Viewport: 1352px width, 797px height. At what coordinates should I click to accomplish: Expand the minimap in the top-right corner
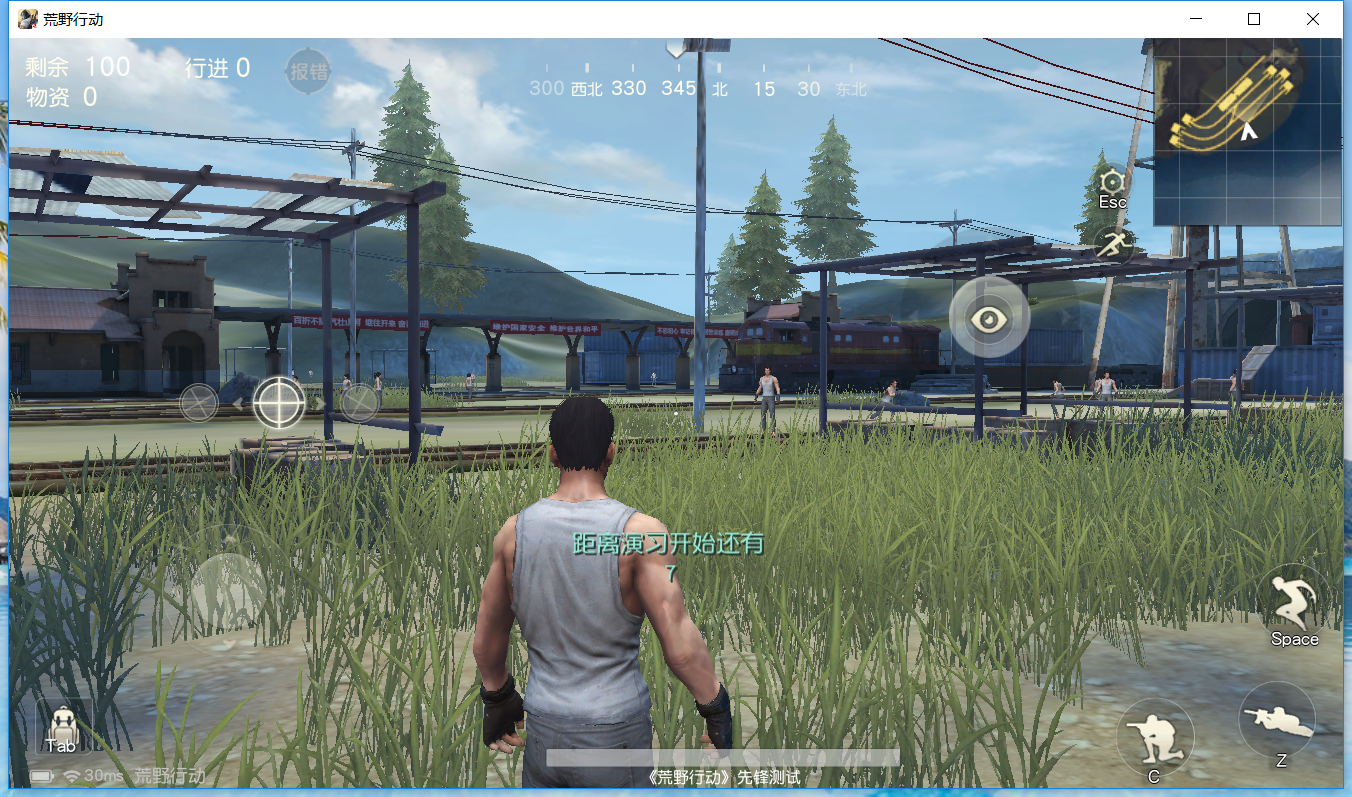(x=1248, y=130)
